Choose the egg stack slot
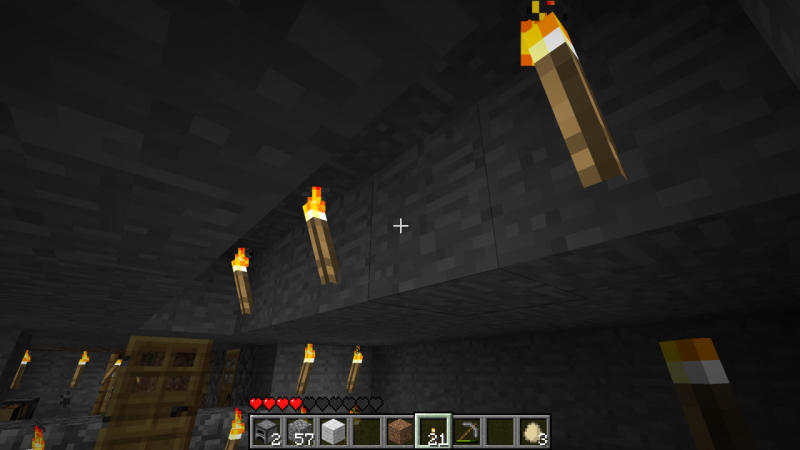The image size is (800, 450). 532,431
